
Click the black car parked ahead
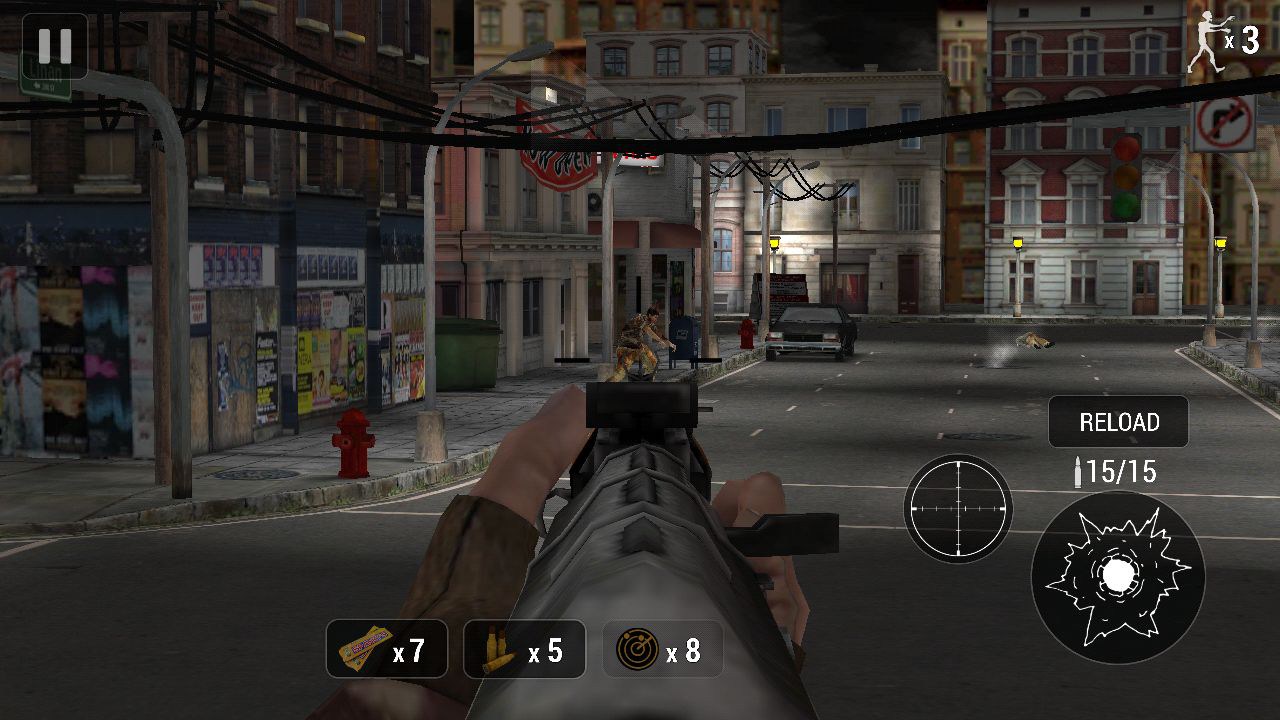pos(812,332)
